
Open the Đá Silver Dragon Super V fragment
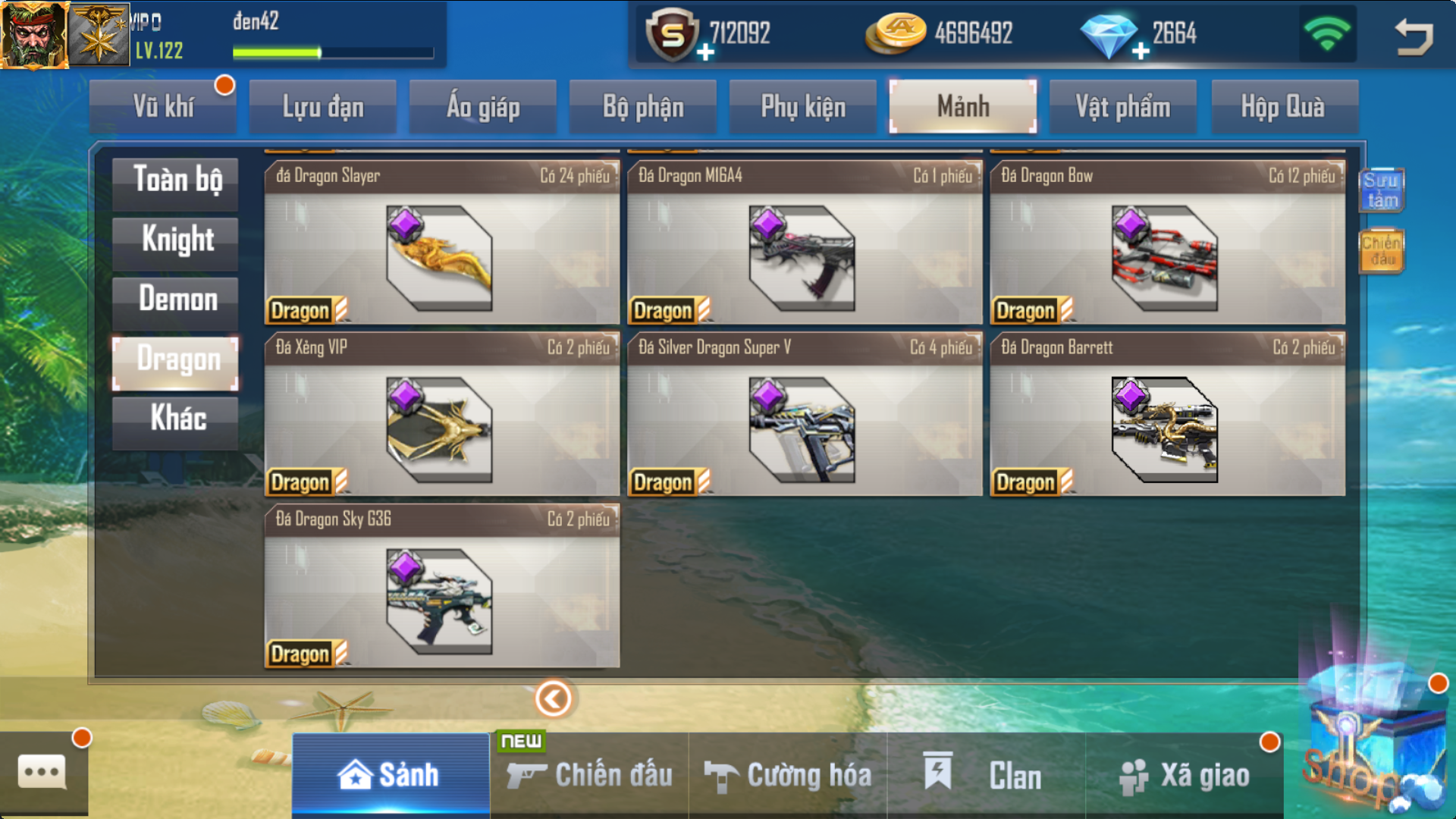[x=804, y=415]
